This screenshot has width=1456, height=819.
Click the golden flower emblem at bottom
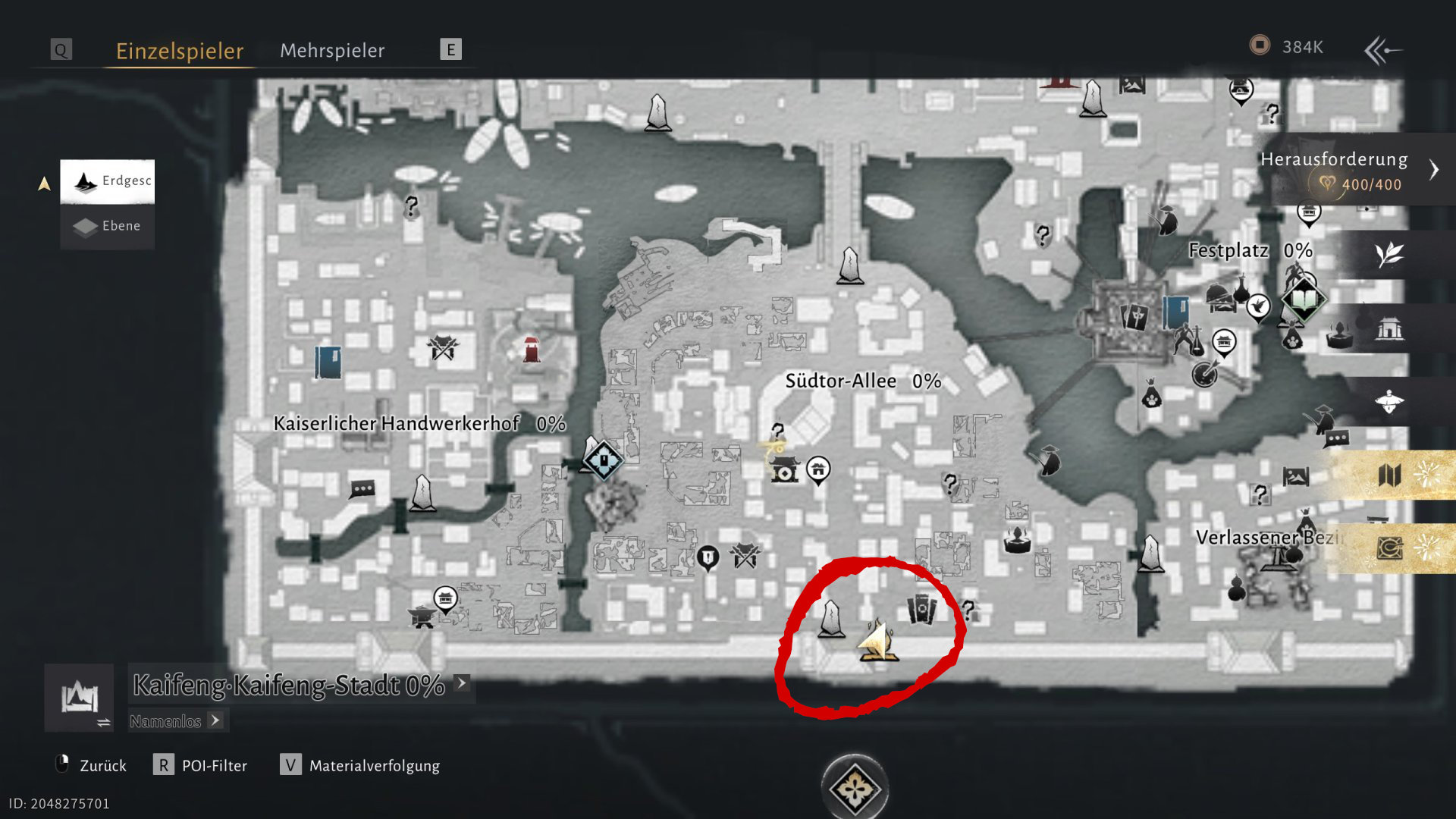point(855,788)
